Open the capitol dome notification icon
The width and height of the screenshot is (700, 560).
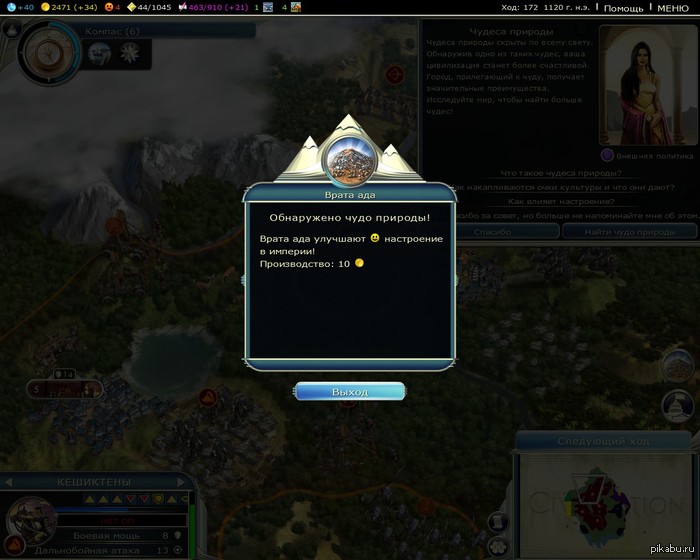[678, 407]
